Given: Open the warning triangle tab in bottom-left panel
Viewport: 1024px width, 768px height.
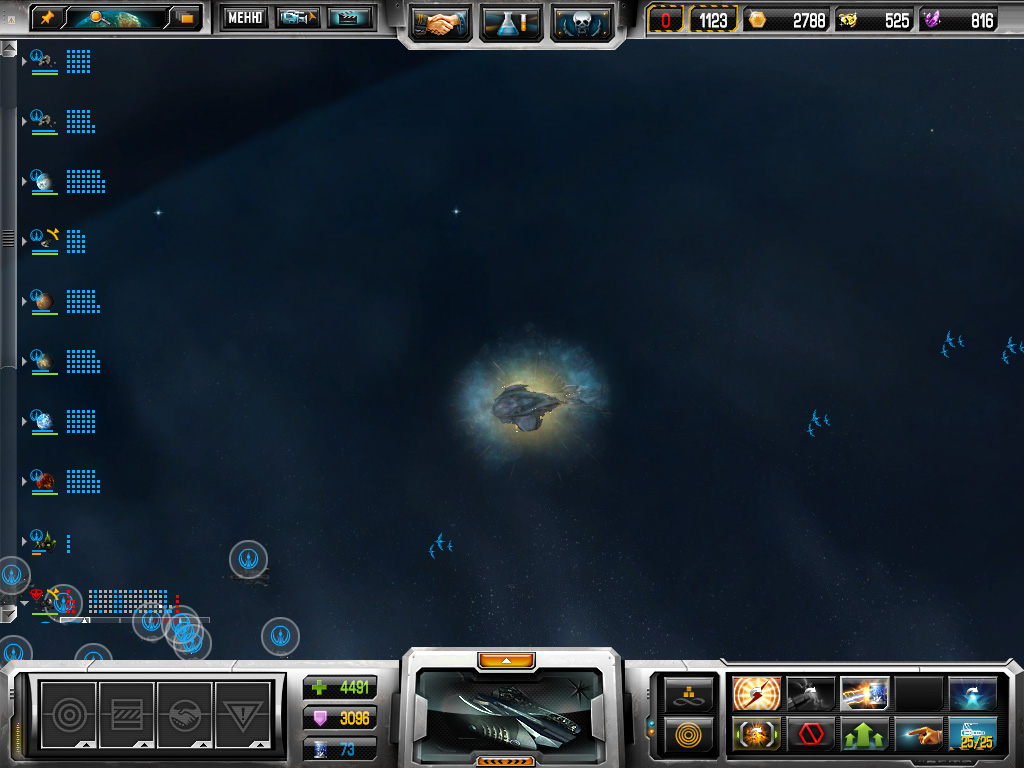Looking at the screenshot, I should (244, 715).
